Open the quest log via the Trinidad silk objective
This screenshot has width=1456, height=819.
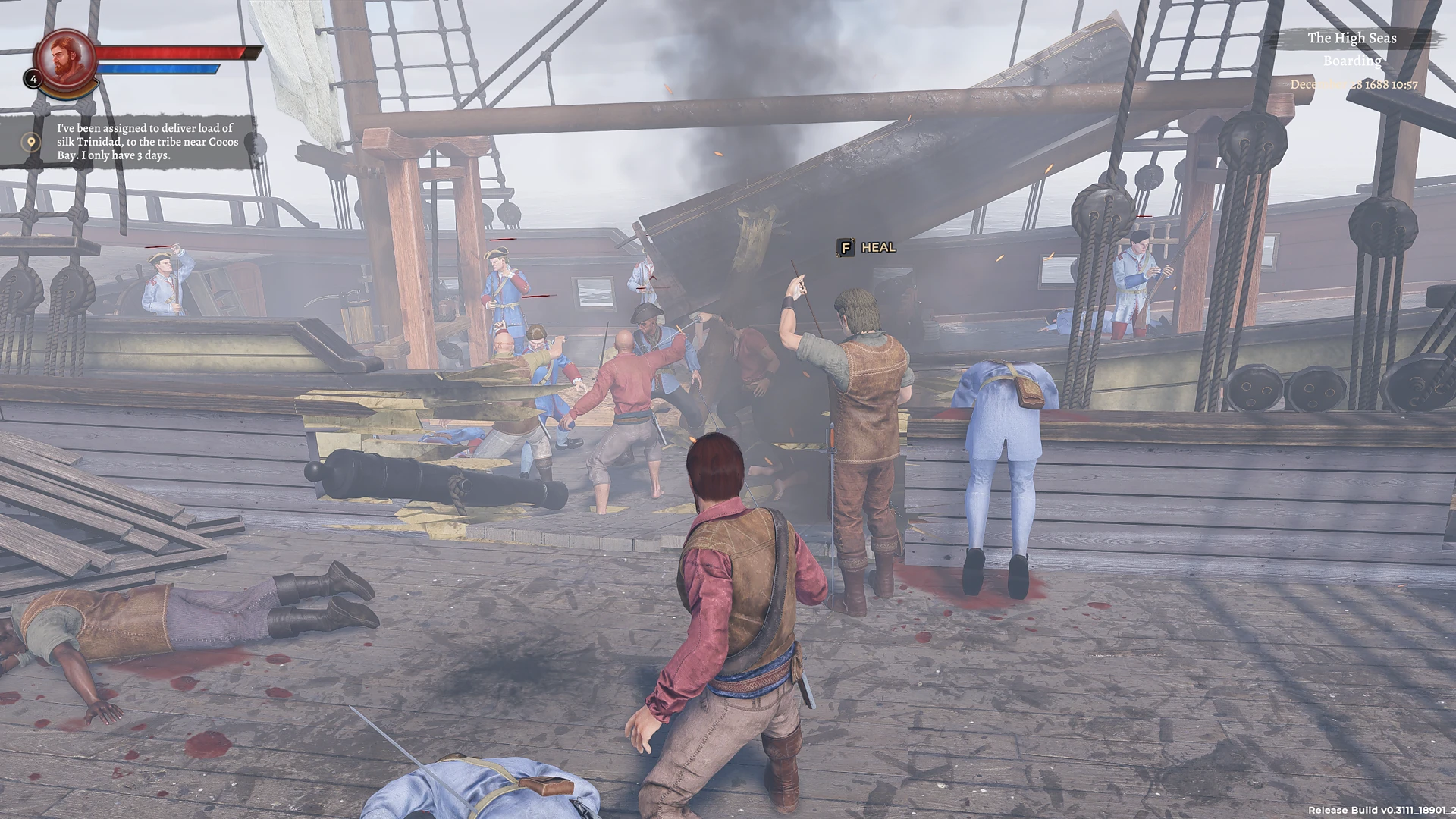(x=148, y=143)
